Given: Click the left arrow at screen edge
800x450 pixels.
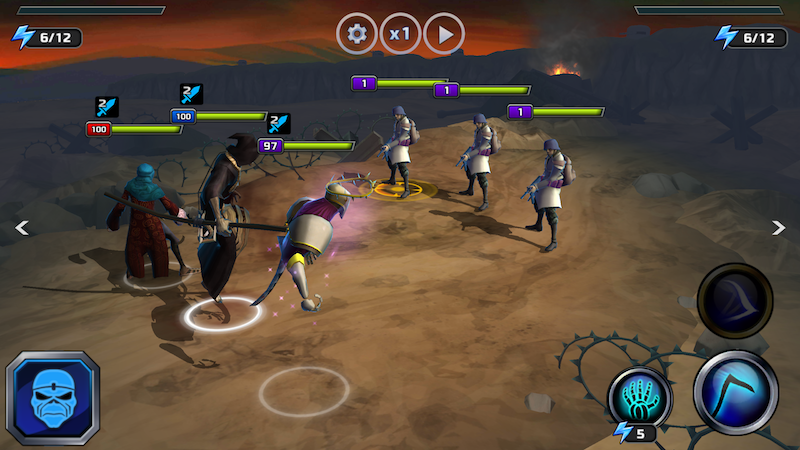Looking at the screenshot, I should point(21,228).
